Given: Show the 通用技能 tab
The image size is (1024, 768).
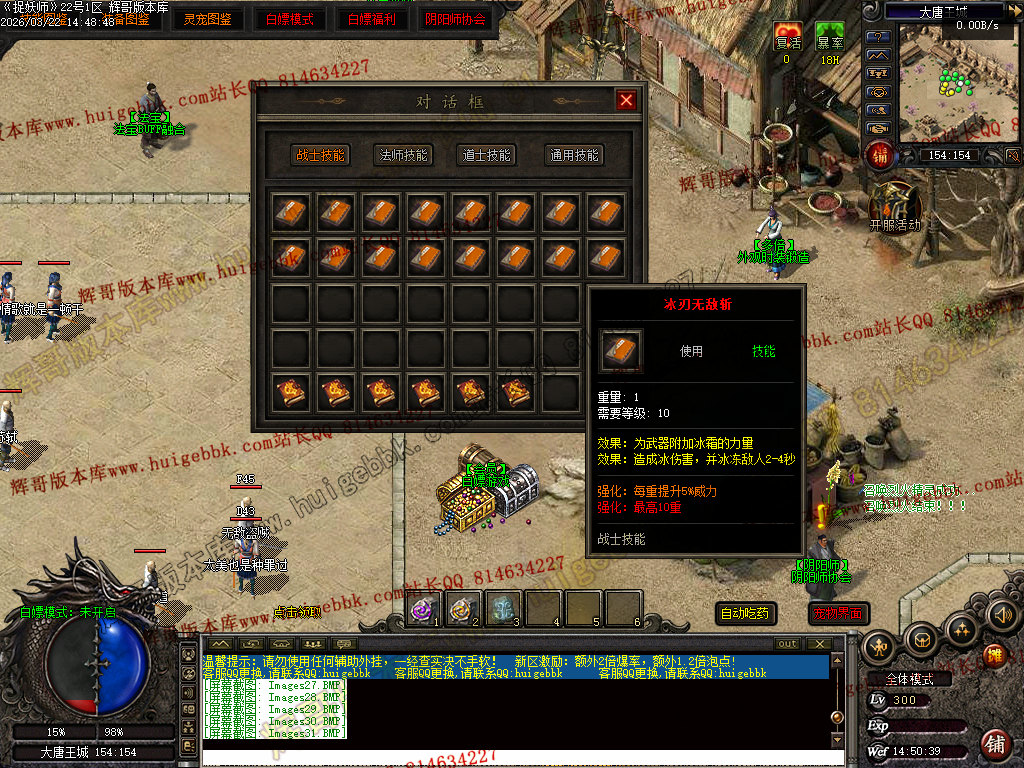Looking at the screenshot, I should (574, 155).
